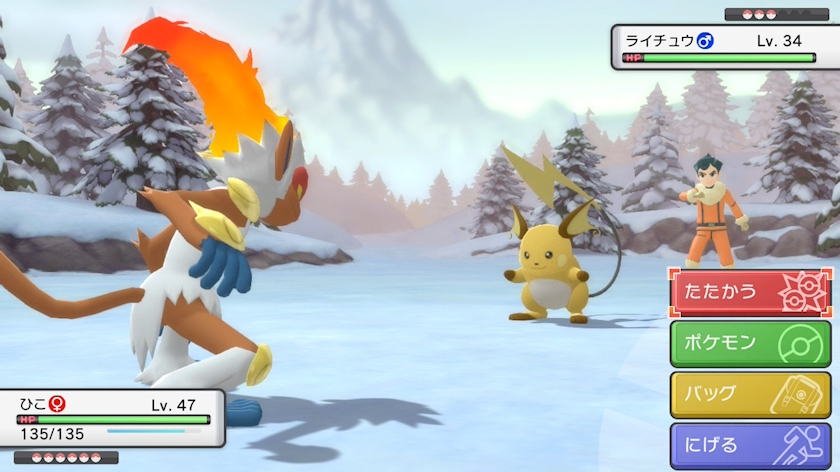This screenshot has height=472, width=840.
Task: Select the たたかう (Fight) command
Action: point(750,292)
